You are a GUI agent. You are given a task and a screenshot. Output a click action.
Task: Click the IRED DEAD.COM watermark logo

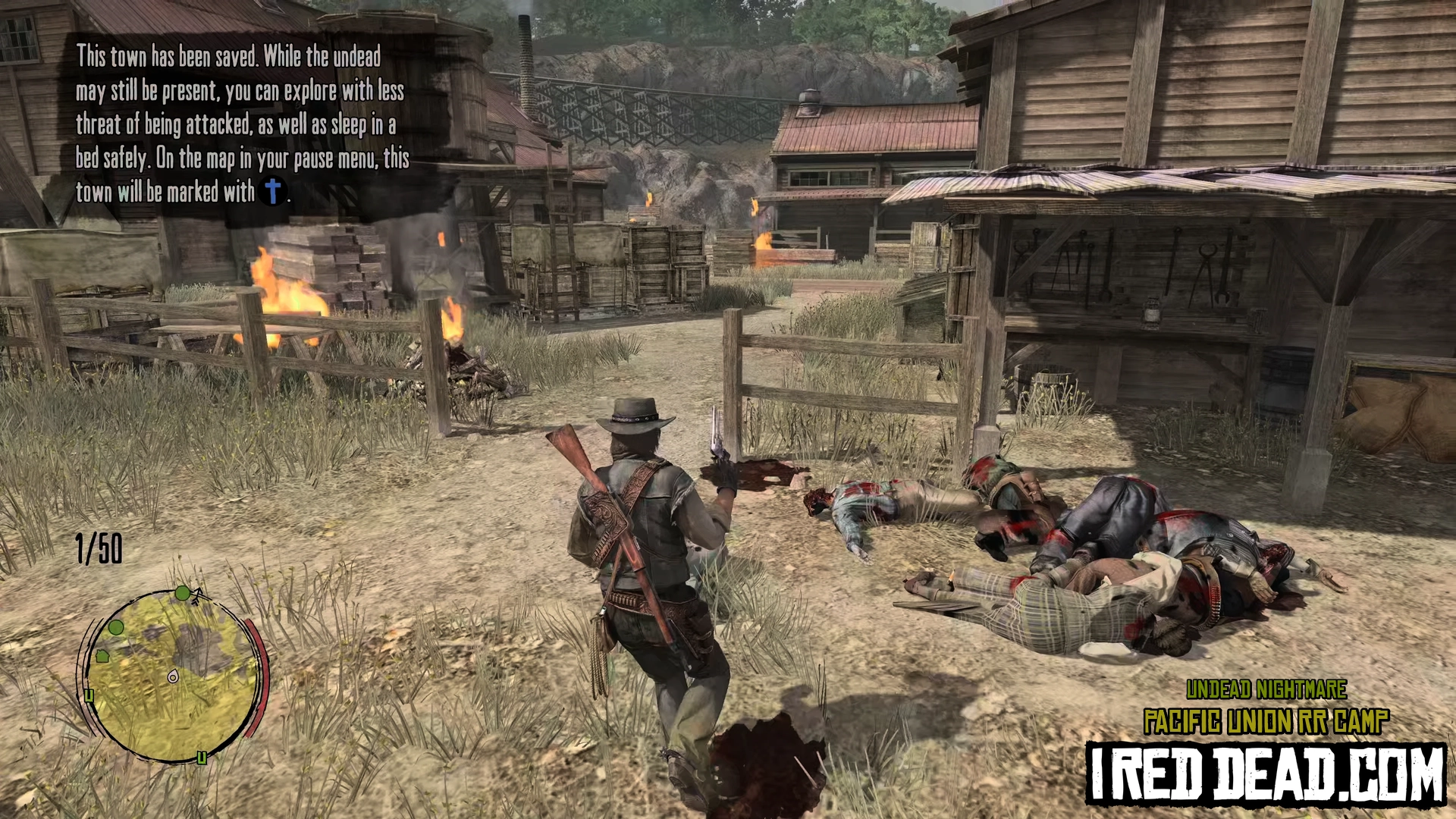(1265, 773)
